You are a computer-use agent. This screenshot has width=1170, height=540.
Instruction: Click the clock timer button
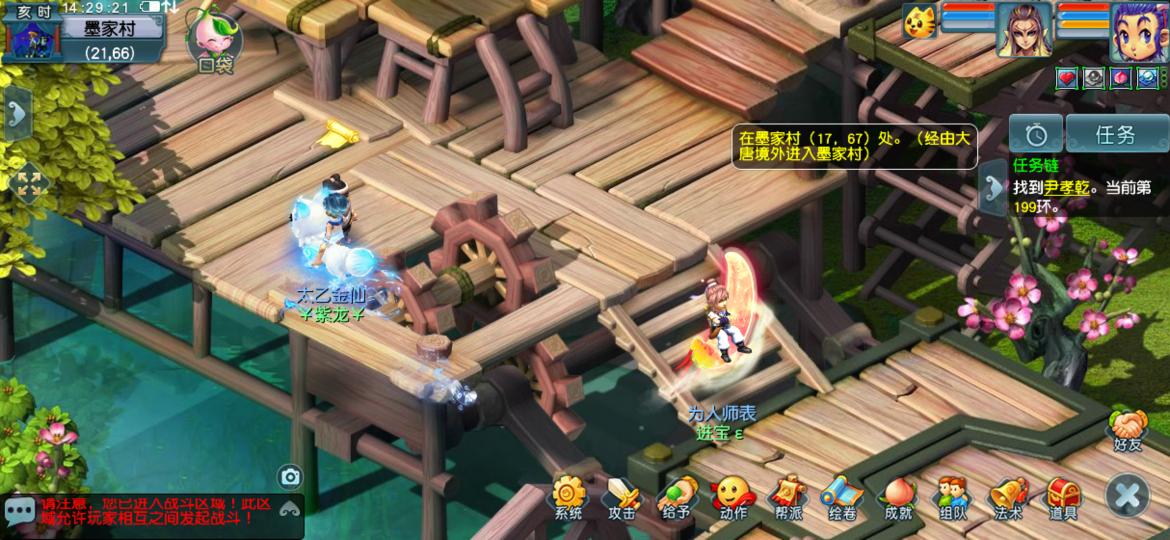tap(1035, 134)
